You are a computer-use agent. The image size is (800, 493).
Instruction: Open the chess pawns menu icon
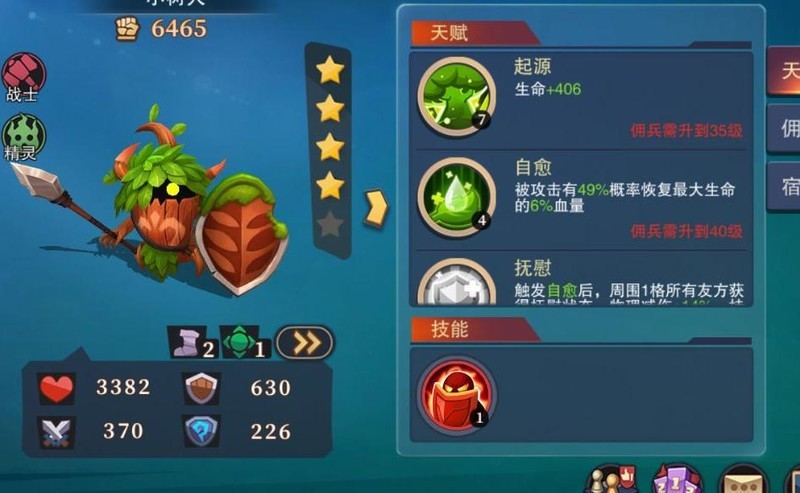611,479
